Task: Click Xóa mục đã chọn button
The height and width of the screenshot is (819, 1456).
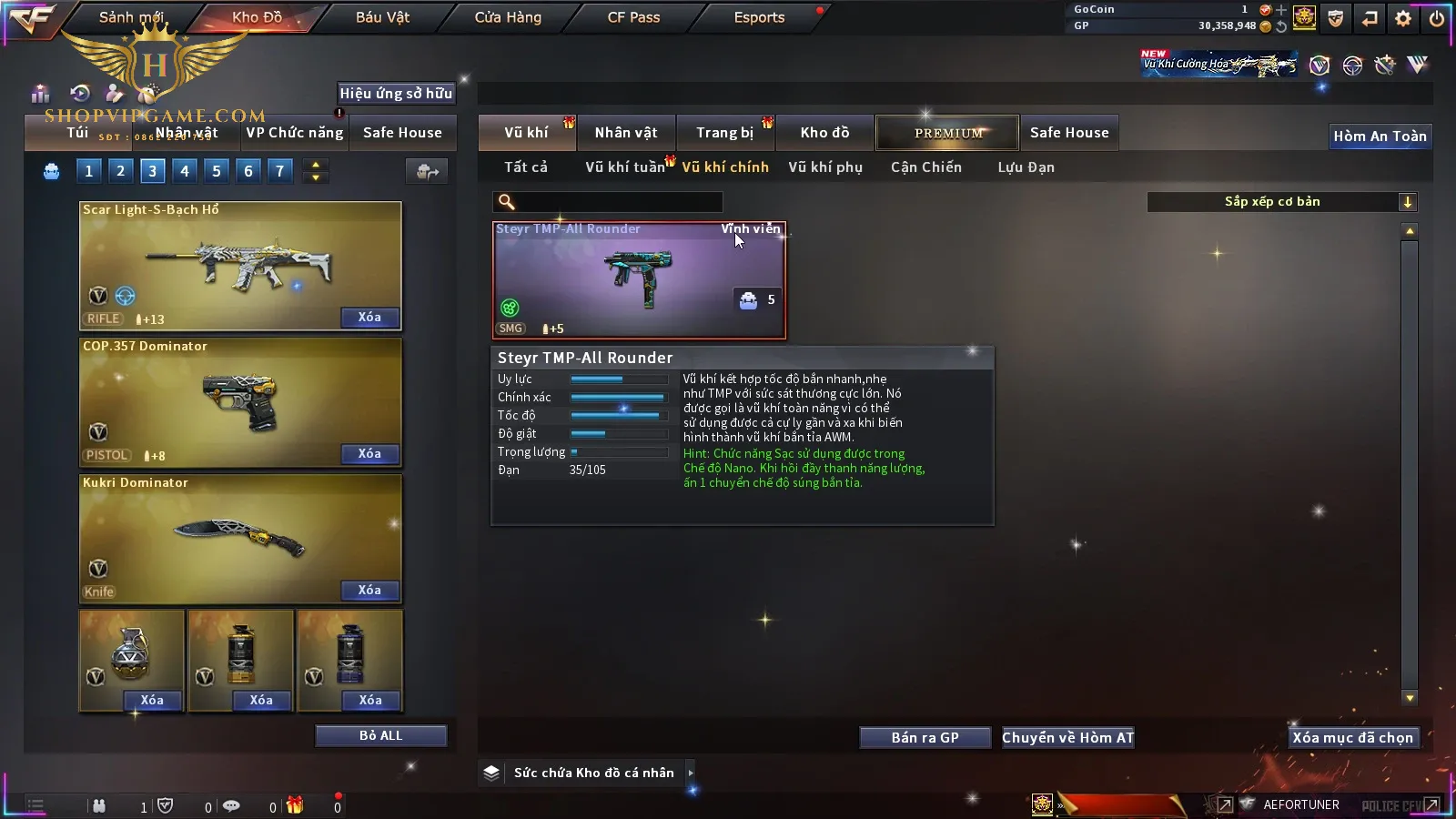Action: click(x=1352, y=738)
